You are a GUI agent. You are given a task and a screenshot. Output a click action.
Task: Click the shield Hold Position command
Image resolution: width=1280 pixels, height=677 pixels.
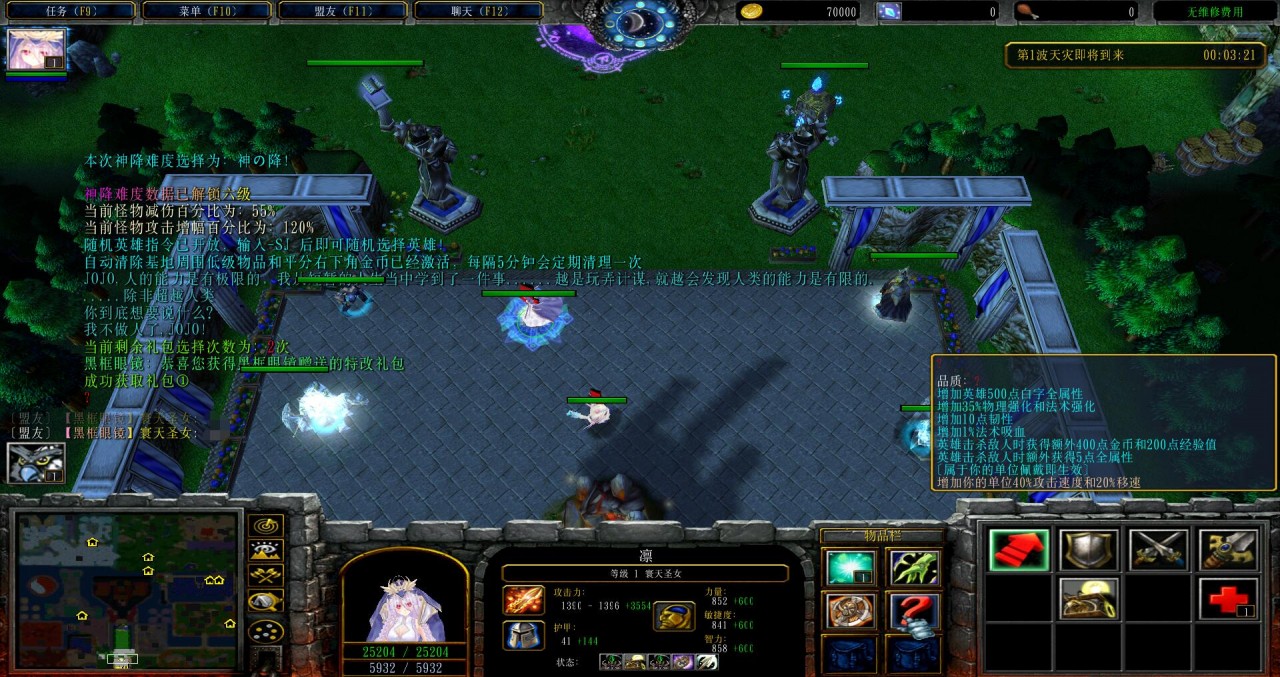(x=1088, y=550)
